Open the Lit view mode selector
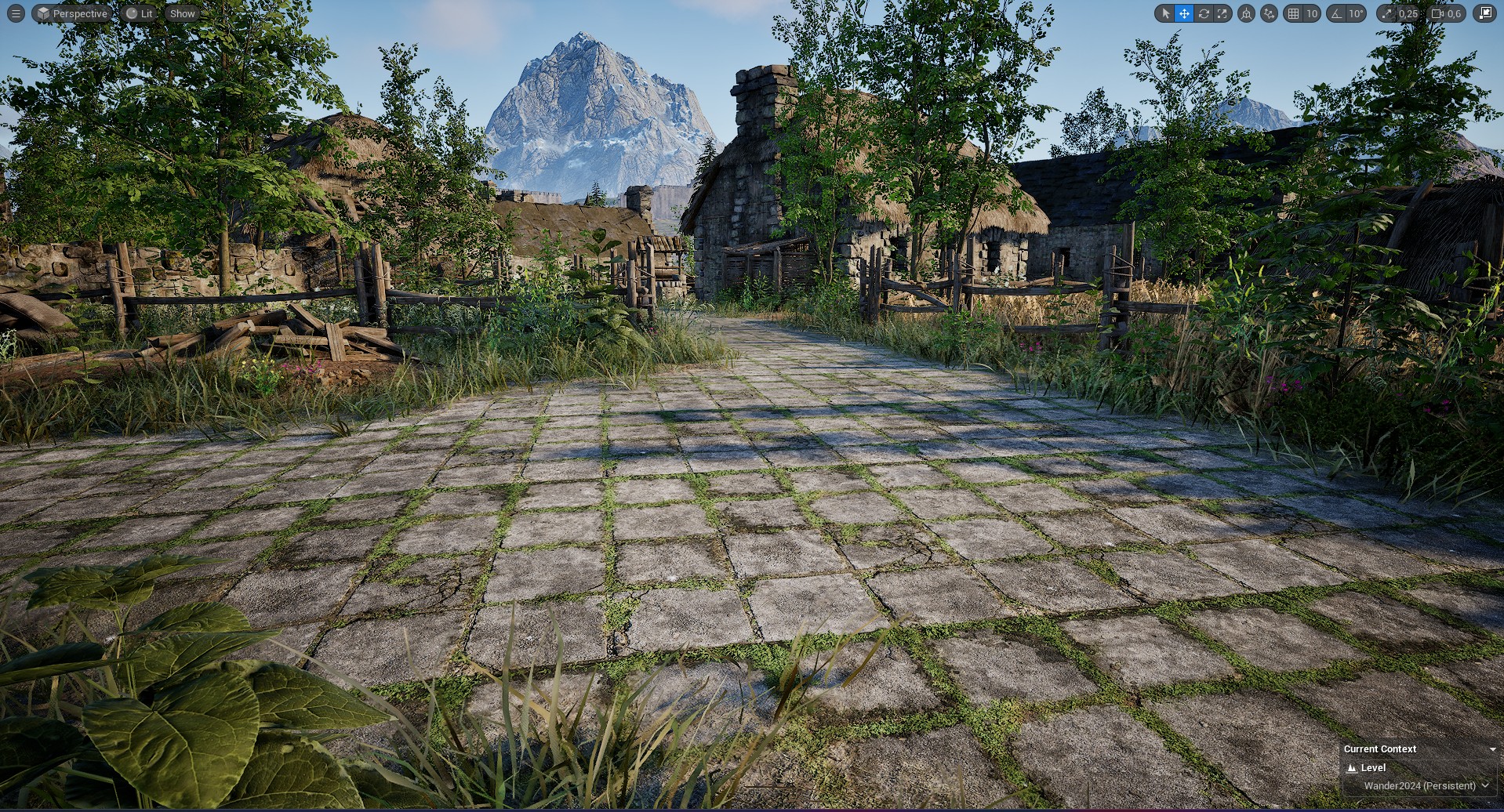Screen dimensions: 1504x812 140,13
